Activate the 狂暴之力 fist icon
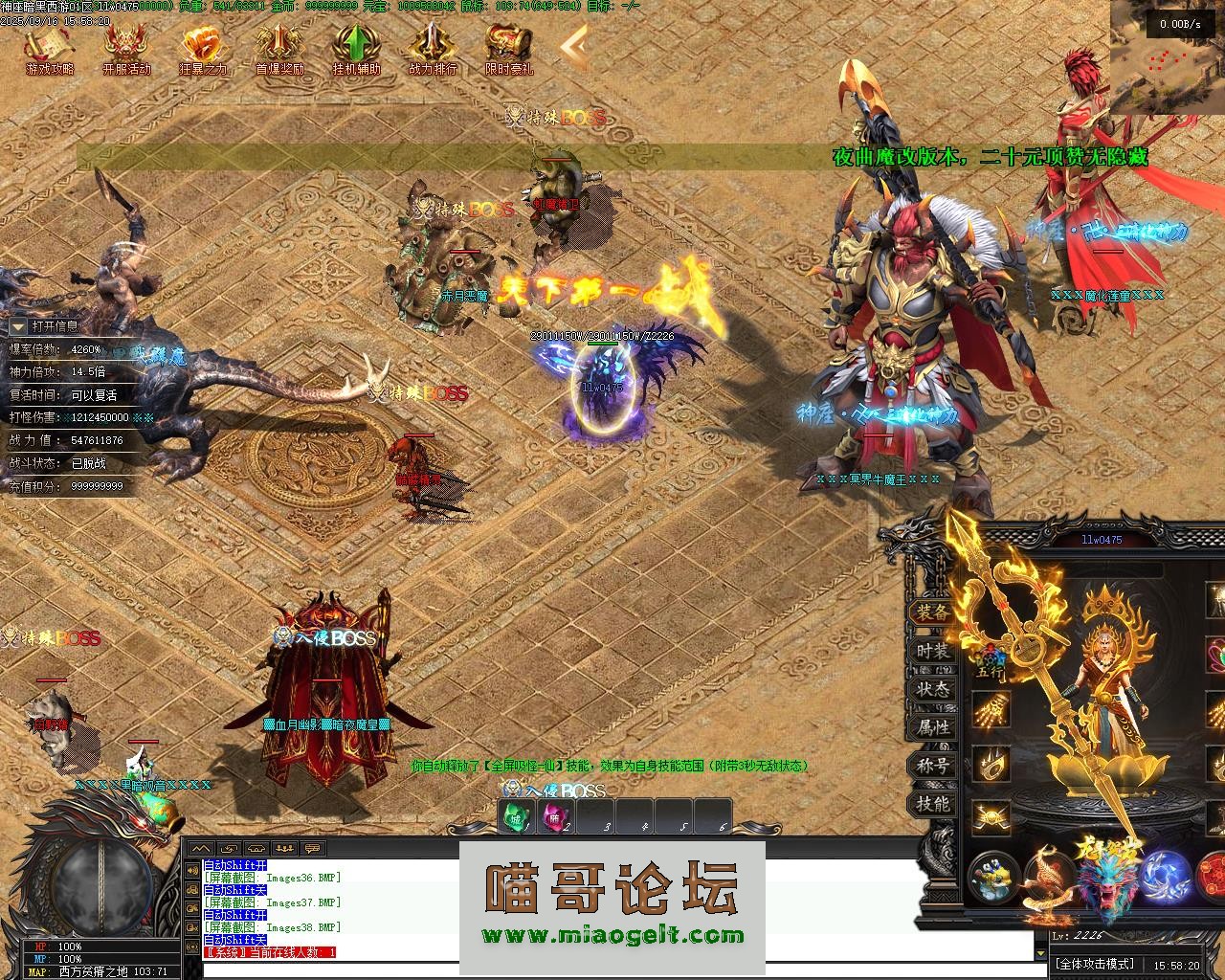 203,48
